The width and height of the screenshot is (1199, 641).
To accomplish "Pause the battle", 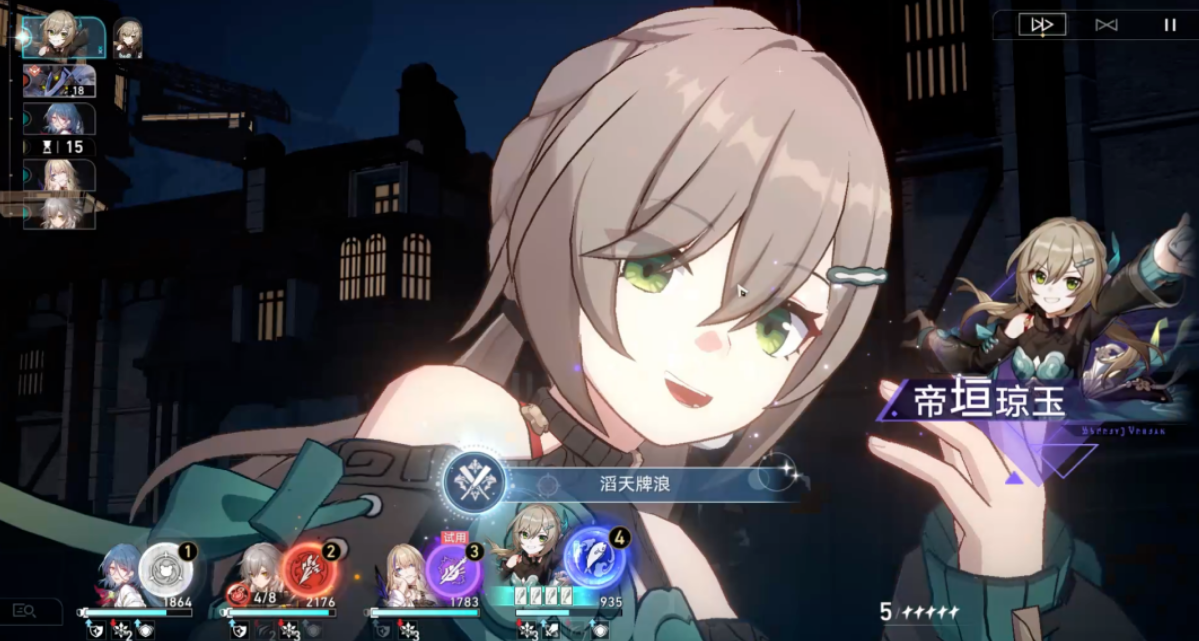I will (x=1170, y=25).
